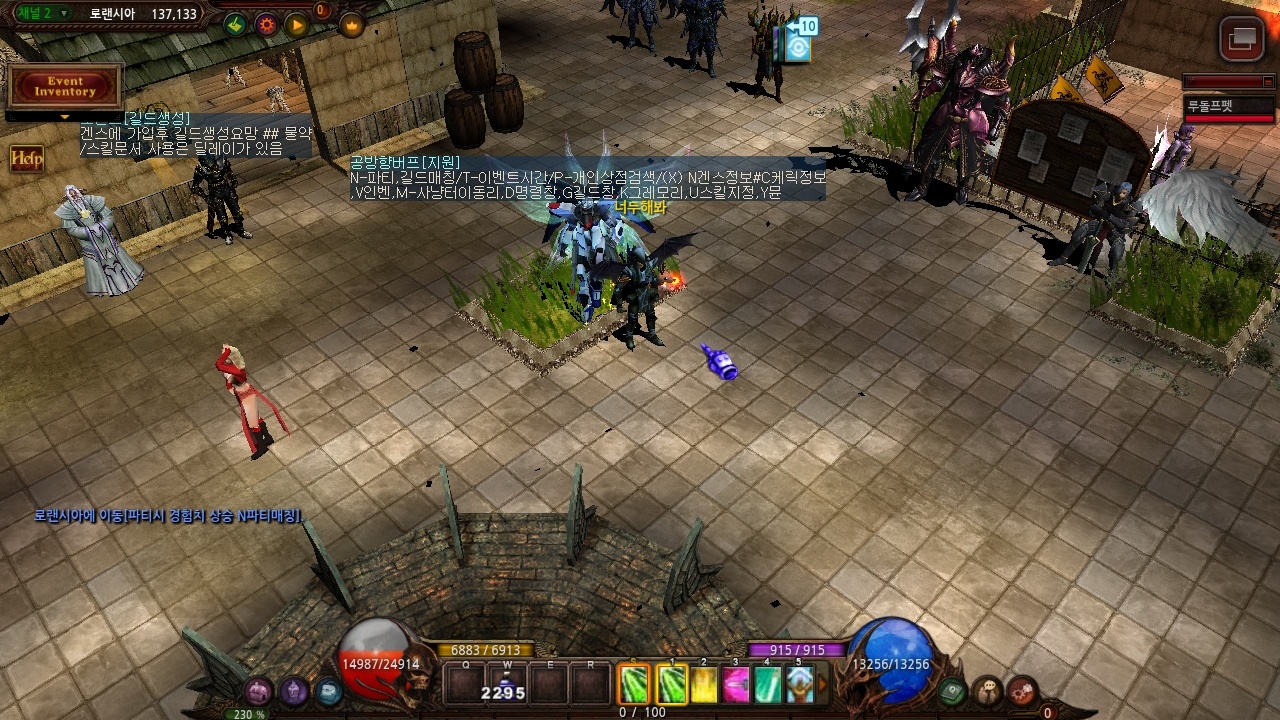Open the red gear settings icon

[1022, 691]
